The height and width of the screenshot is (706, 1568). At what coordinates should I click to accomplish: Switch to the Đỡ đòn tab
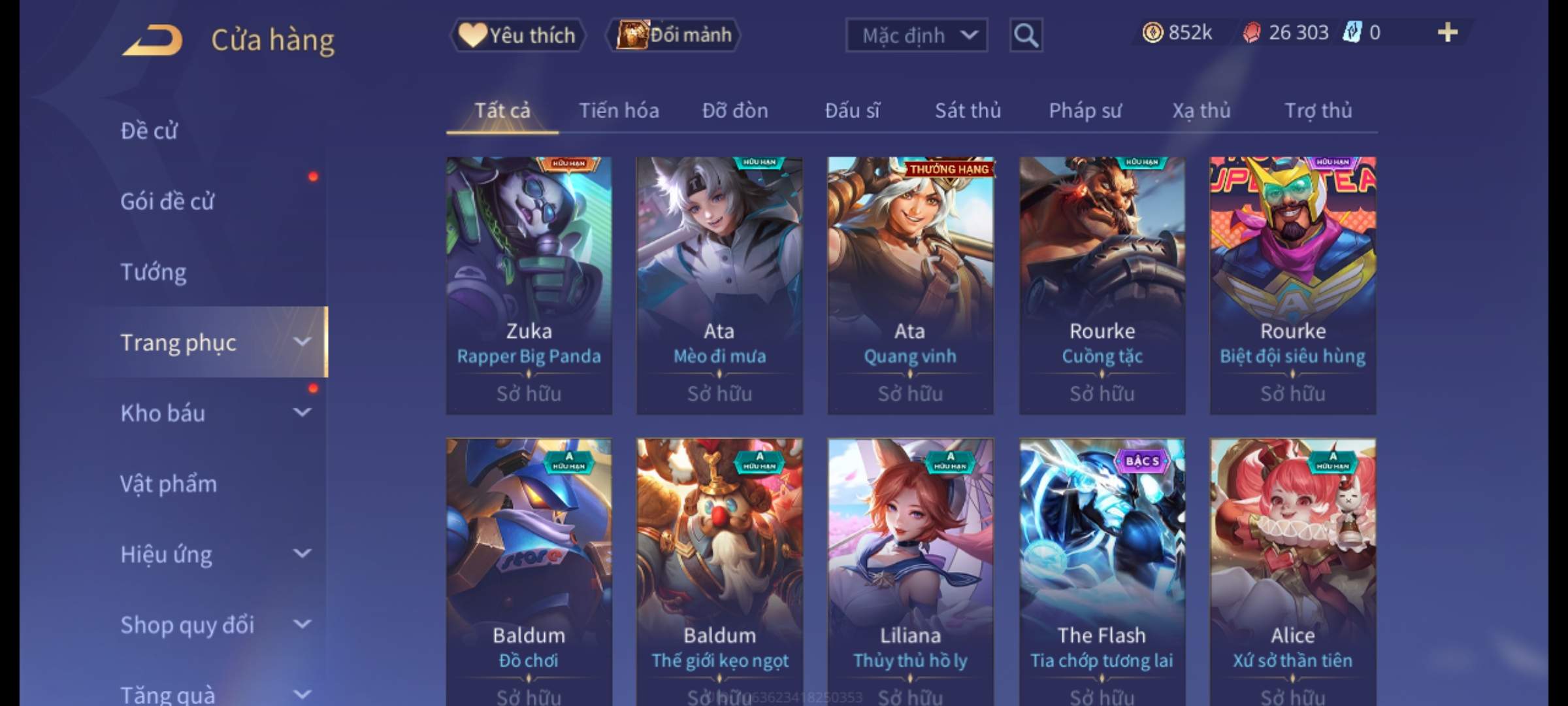735,110
